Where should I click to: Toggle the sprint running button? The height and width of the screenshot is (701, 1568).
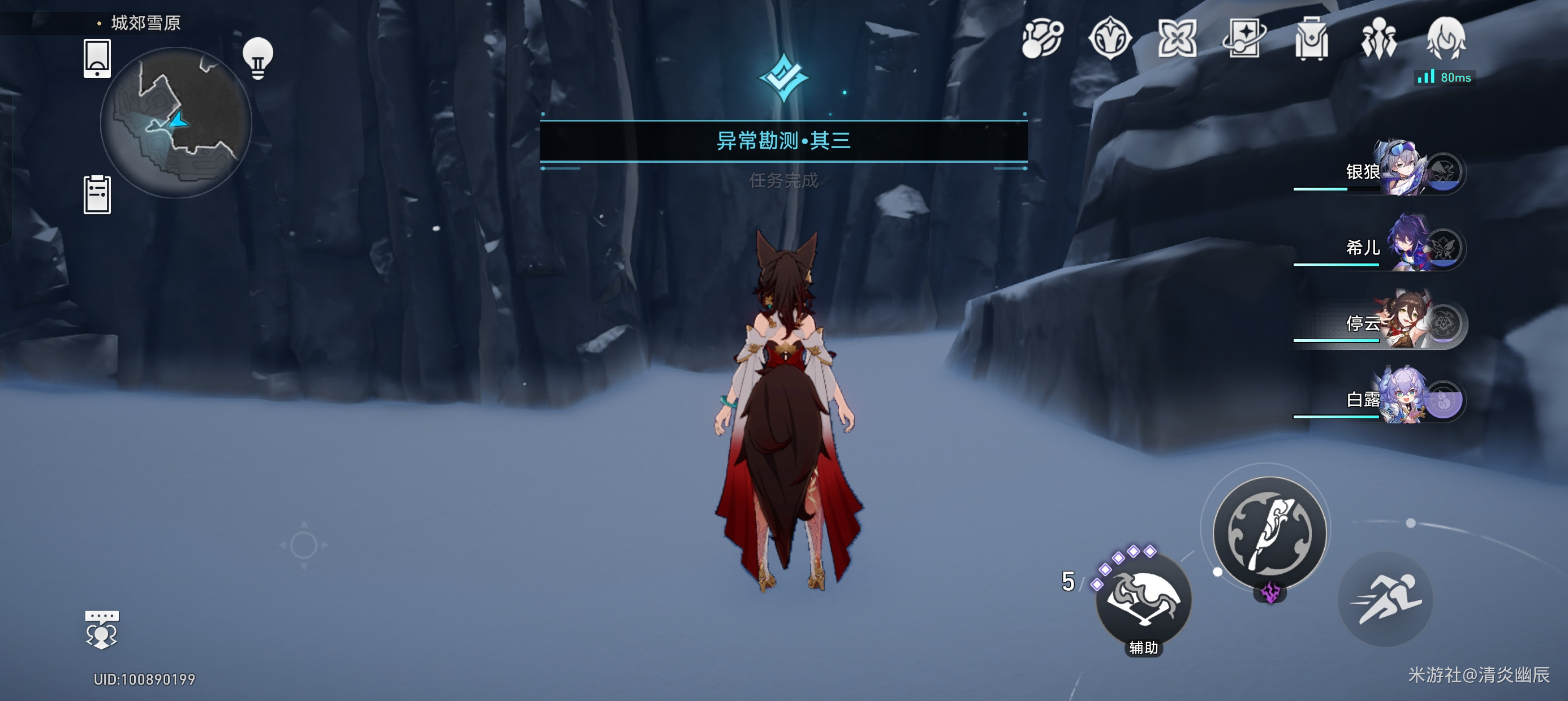(1385, 599)
